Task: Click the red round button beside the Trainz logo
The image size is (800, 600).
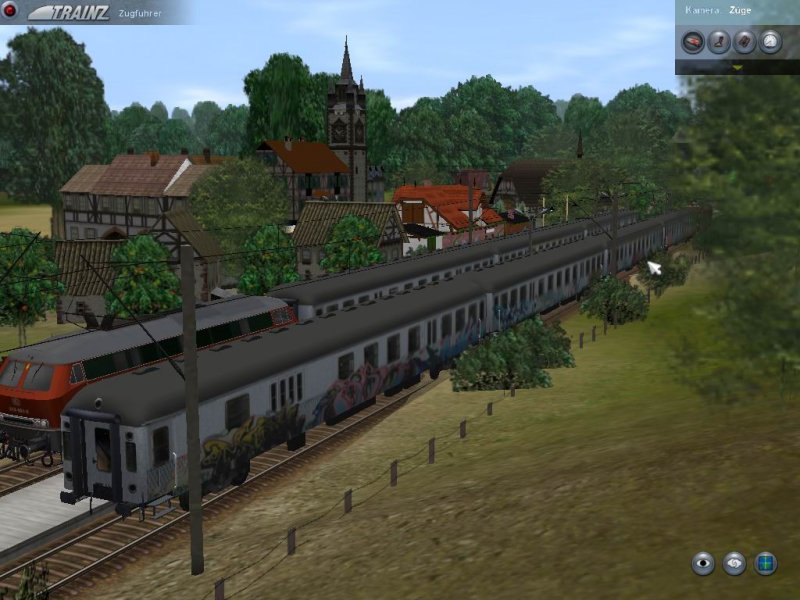Action: 10,10
